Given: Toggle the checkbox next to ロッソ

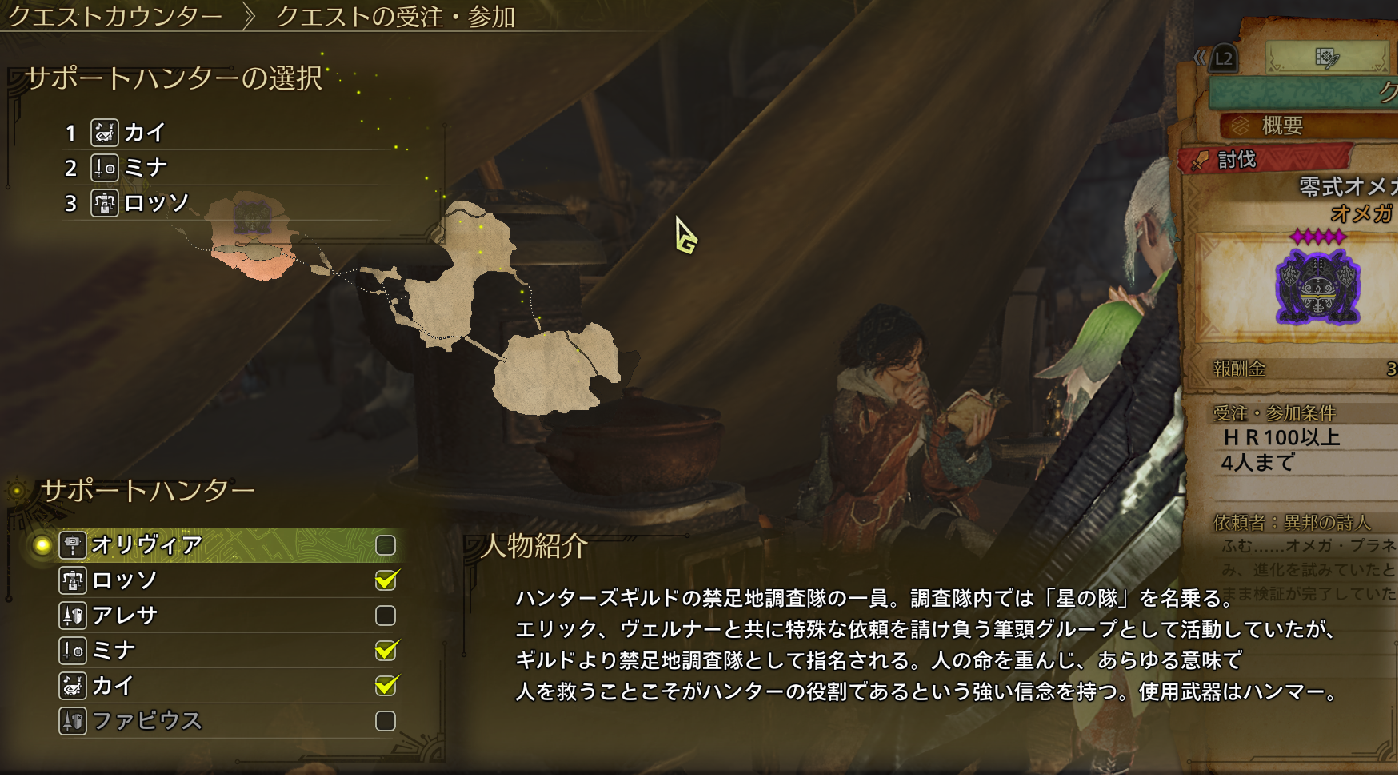Looking at the screenshot, I should click(385, 580).
